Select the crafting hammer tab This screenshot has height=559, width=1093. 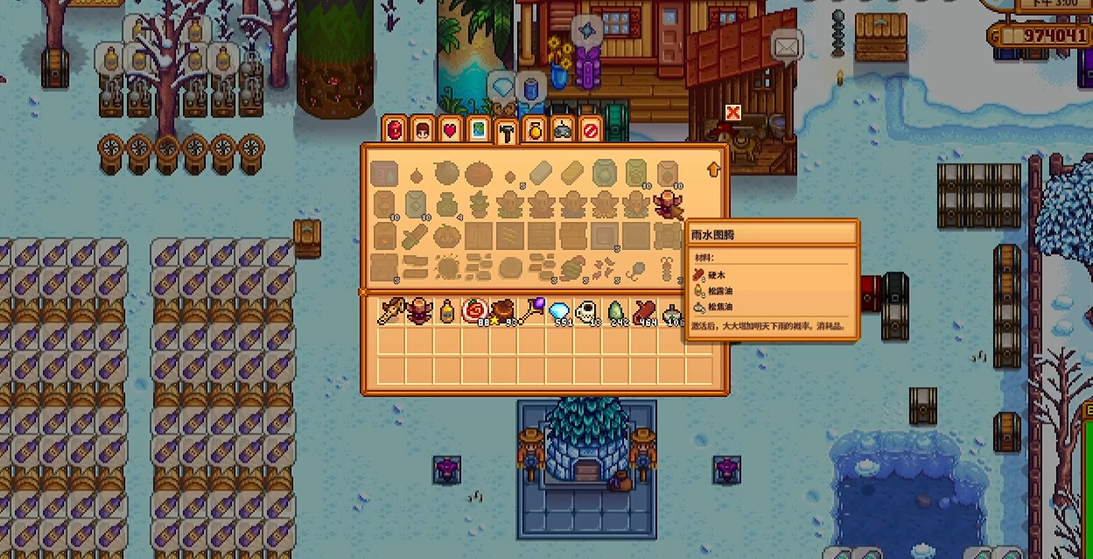tap(507, 131)
